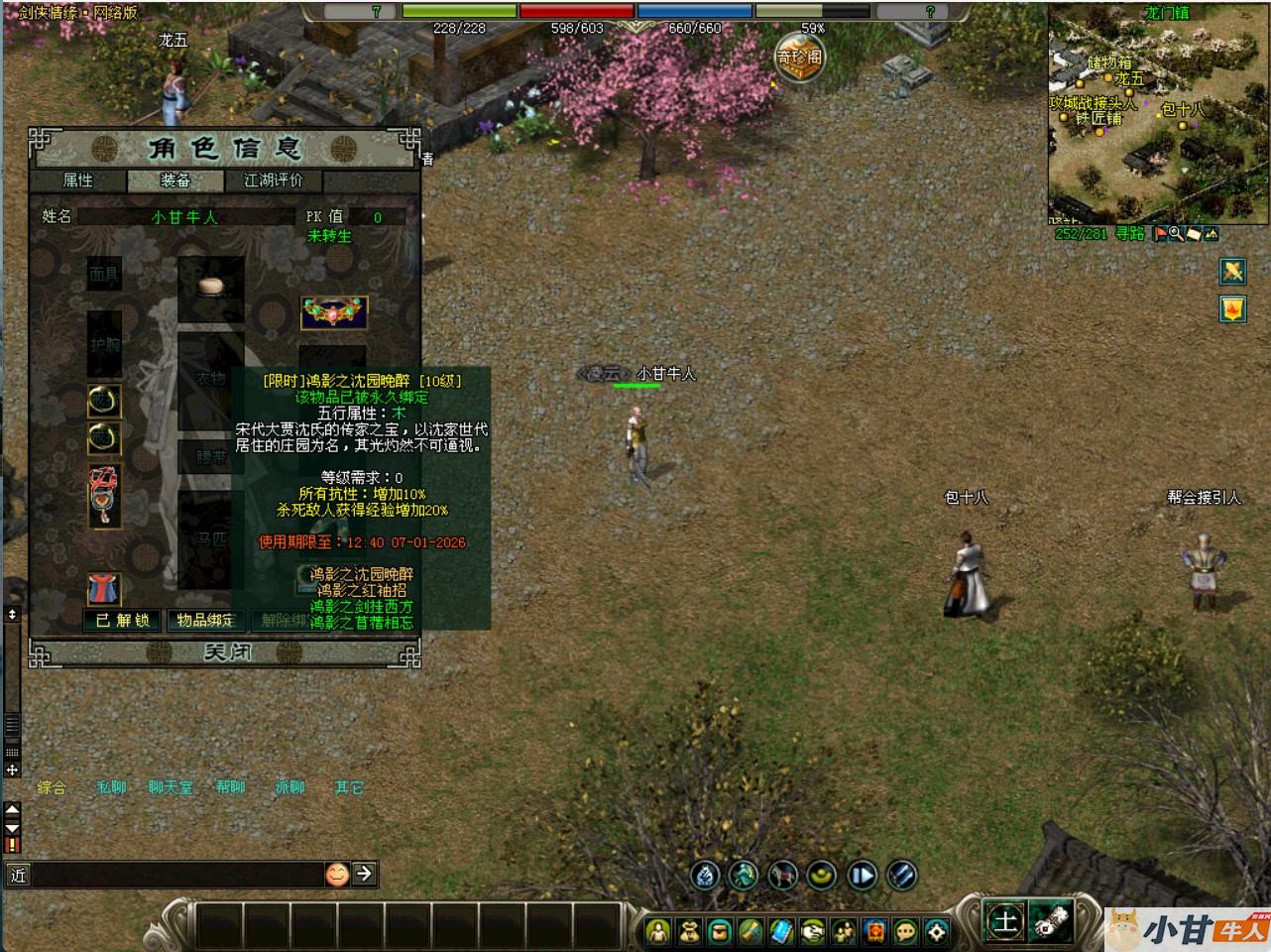
Task: Click the horse mount icon
Action: coord(782,875)
